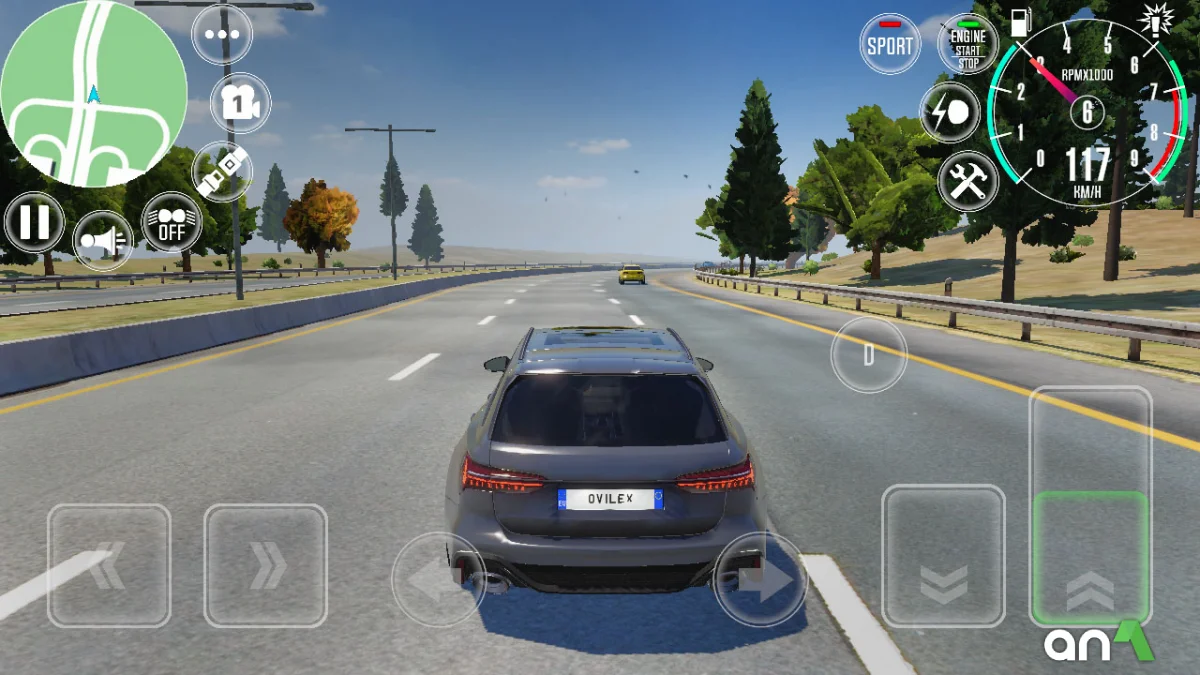Toggle the seatbelt button
1200x675 pixels.
pos(222,172)
